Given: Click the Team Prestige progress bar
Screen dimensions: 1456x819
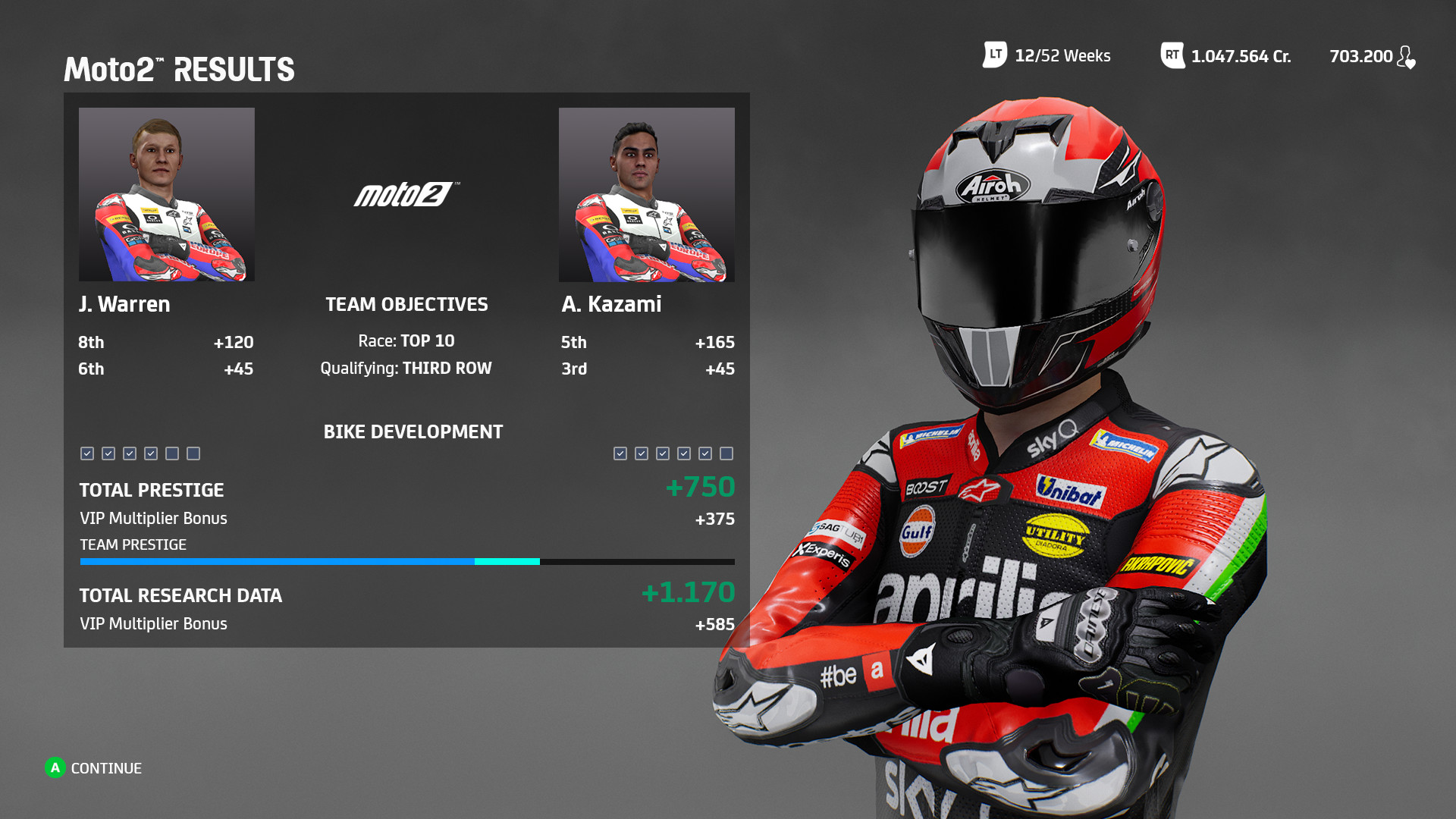Looking at the screenshot, I should [x=406, y=561].
